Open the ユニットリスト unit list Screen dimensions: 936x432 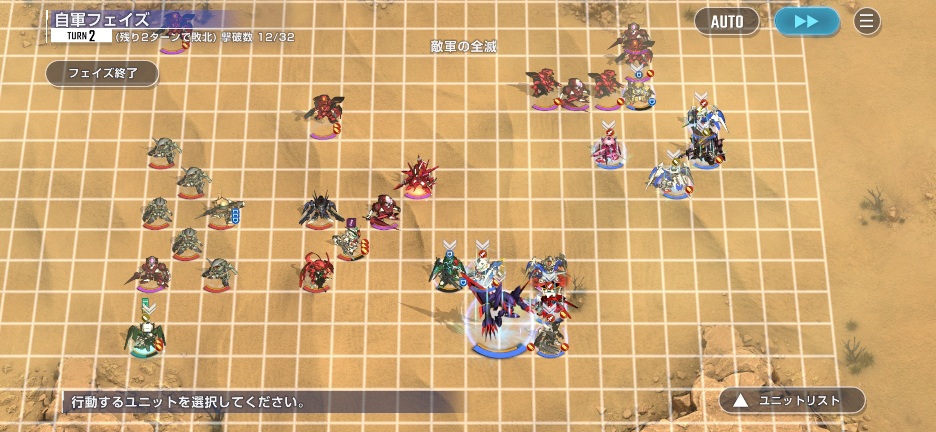(x=791, y=400)
